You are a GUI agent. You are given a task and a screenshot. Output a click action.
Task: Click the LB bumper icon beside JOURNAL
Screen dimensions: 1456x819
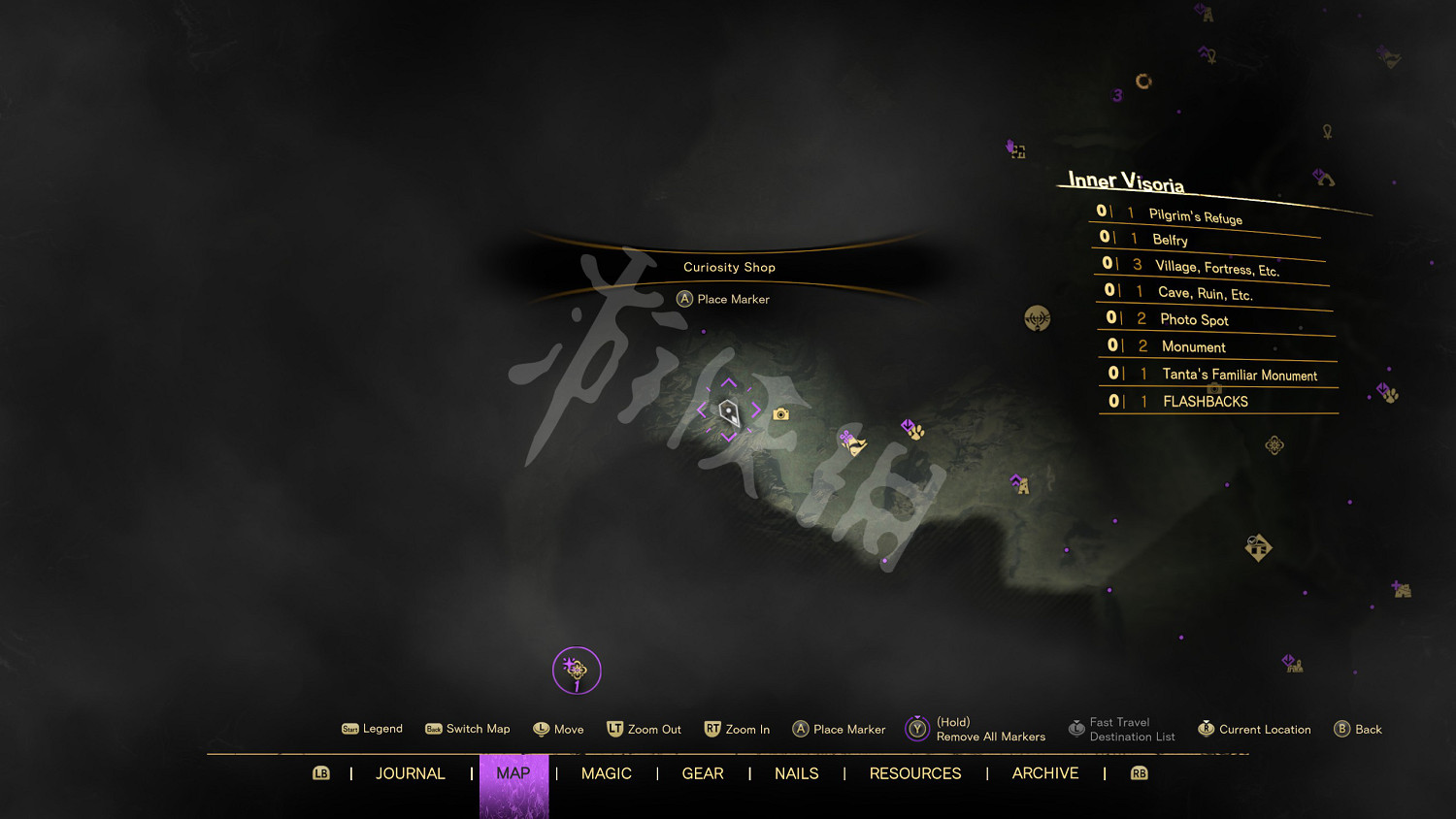coord(320,773)
